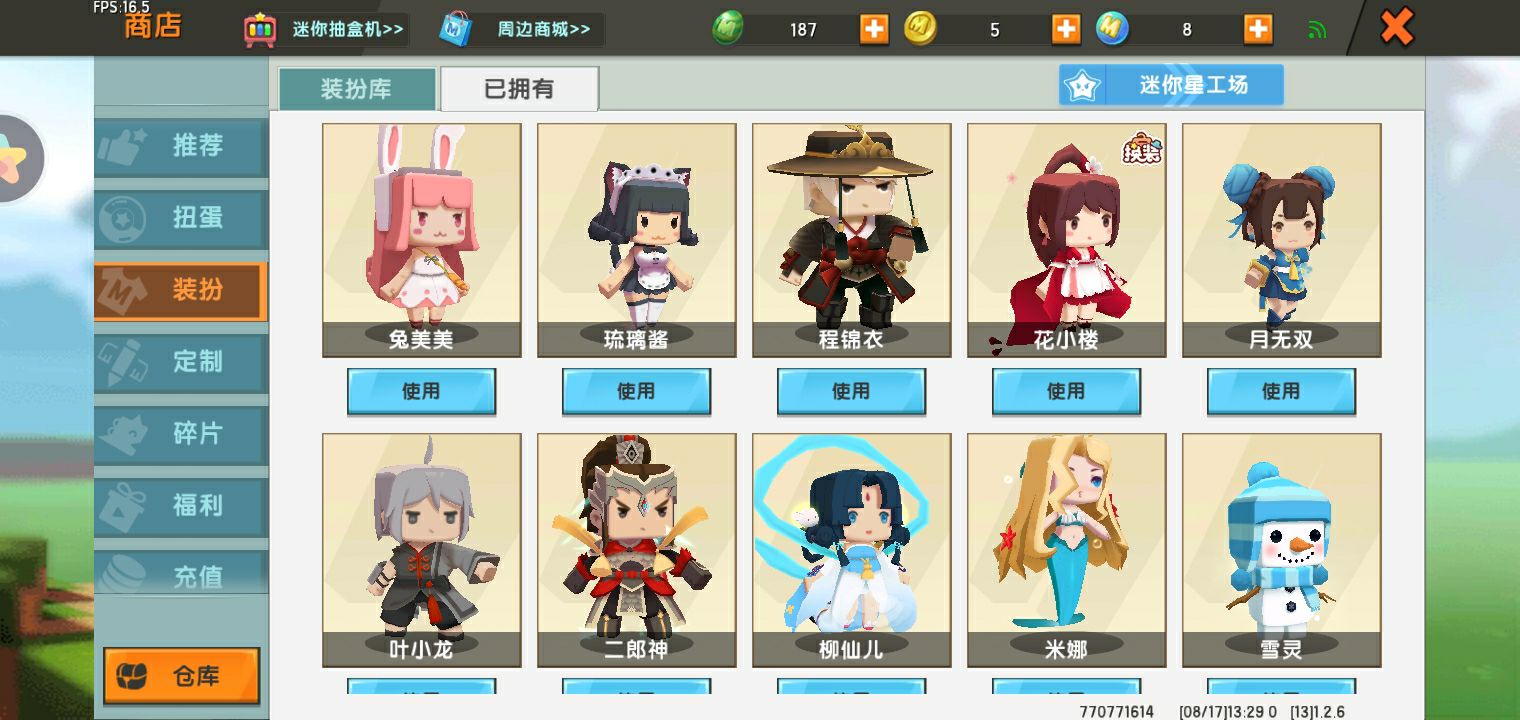
Task: Click the blue mini-coin currency icon
Action: [1114, 28]
